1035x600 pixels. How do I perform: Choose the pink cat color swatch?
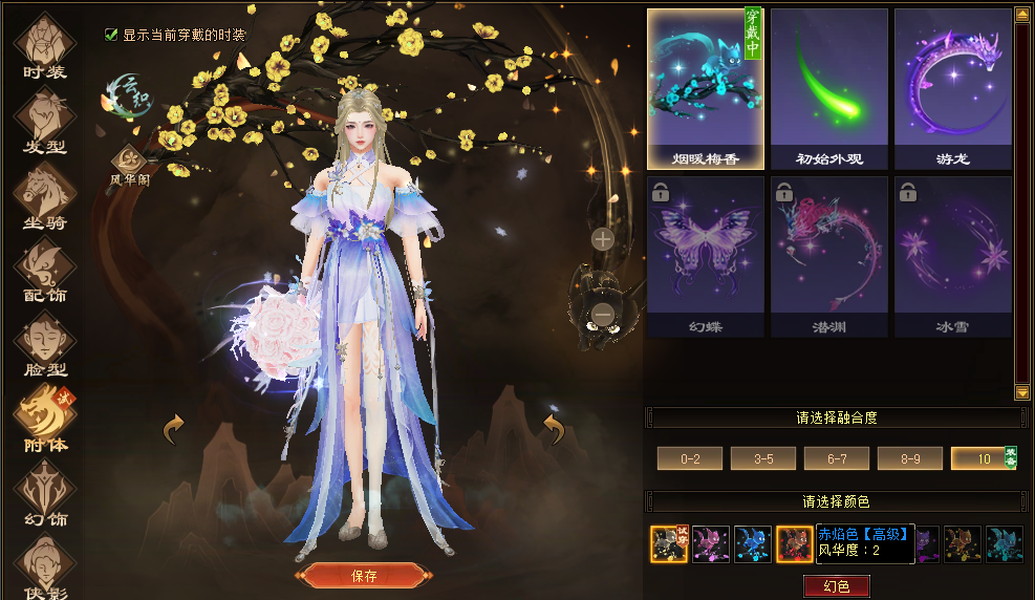[x=711, y=544]
